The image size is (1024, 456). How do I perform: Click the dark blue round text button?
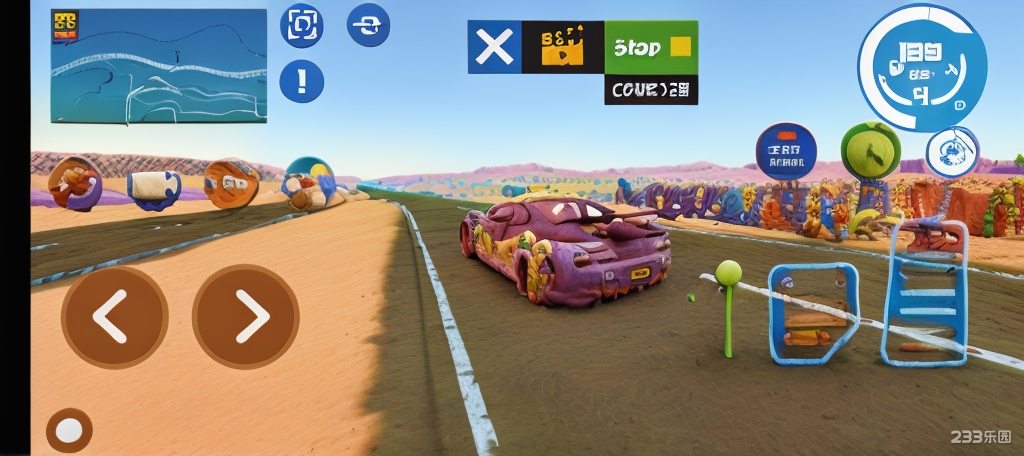pyautogui.click(x=786, y=151)
